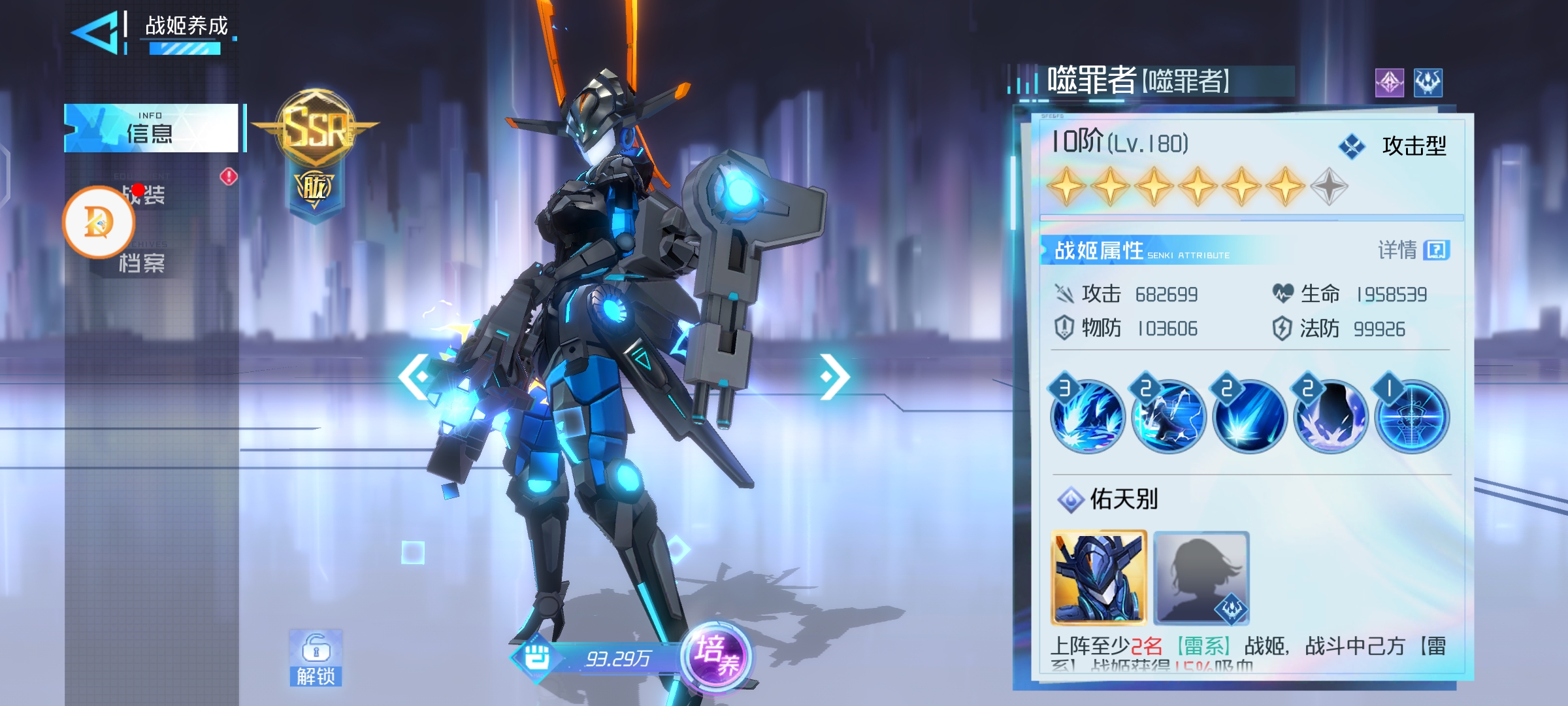This screenshot has height=706, width=1568.
Task: Show the next senki with right arrow
Action: tap(834, 376)
